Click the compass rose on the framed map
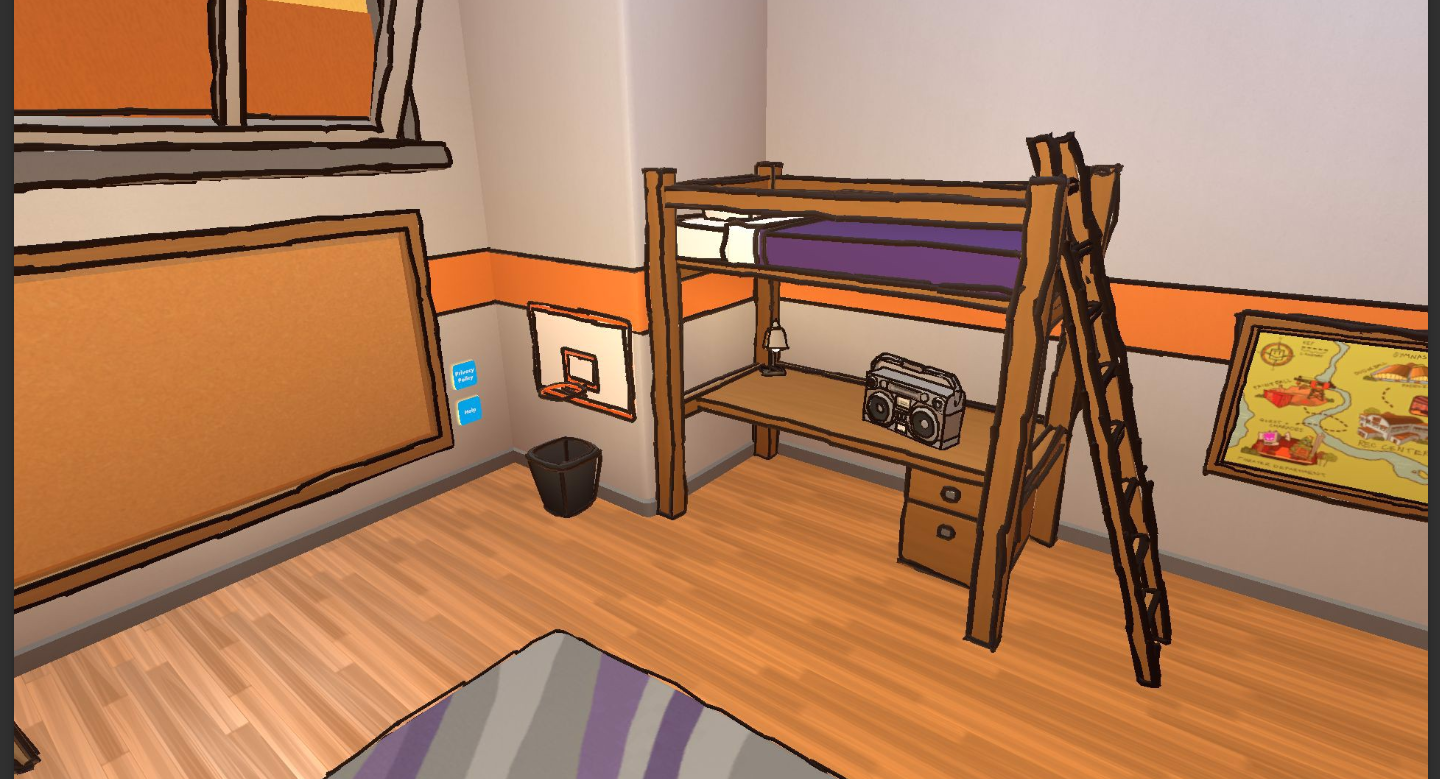Viewport: 1440px width, 779px height. pyautogui.click(x=1277, y=353)
